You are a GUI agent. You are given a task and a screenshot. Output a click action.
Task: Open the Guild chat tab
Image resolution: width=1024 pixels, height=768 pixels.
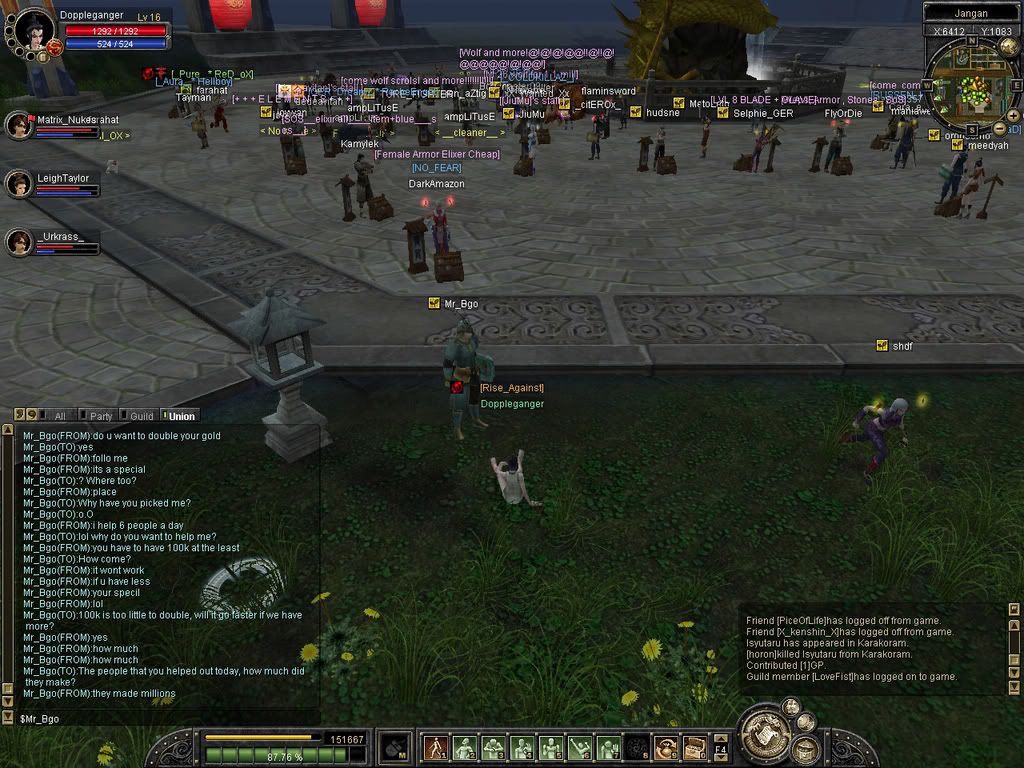click(141, 416)
